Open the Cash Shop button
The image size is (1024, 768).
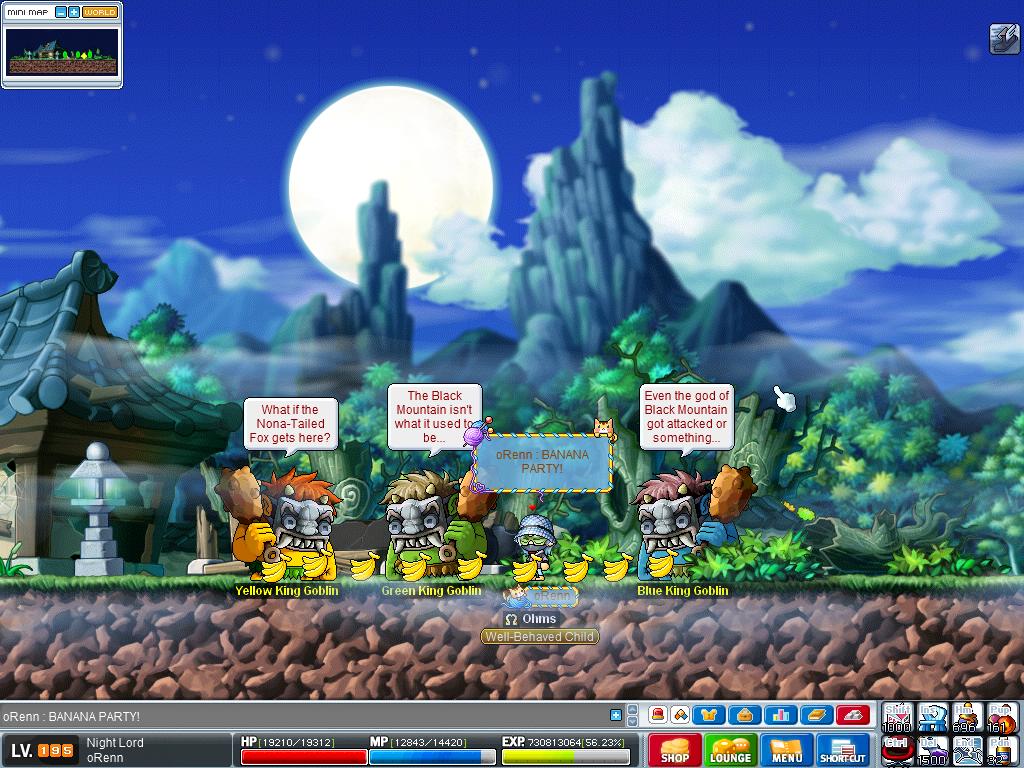[675, 750]
